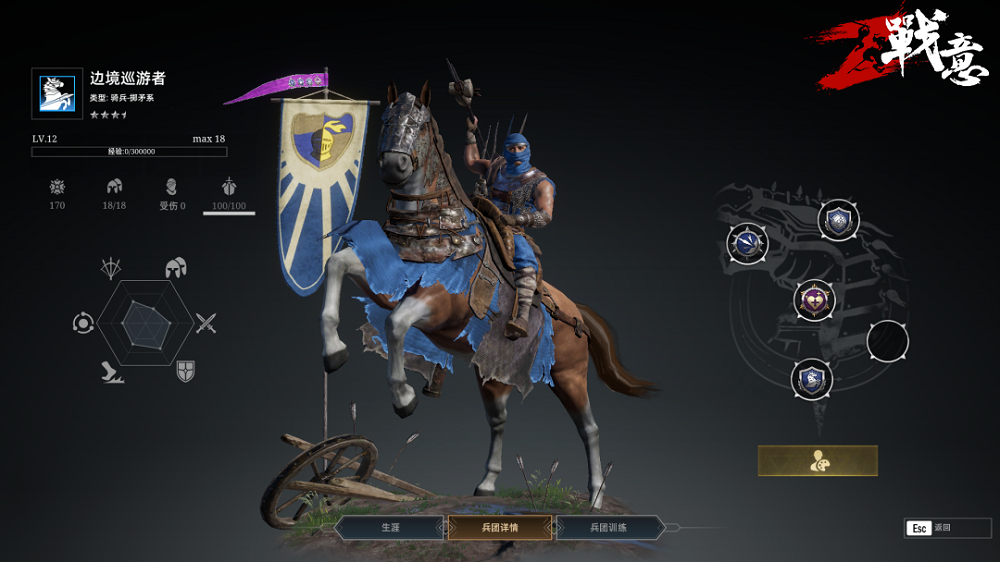The image size is (1000, 562).
Task: Select the crossed swords attribute icon
Action: (x=206, y=323)
